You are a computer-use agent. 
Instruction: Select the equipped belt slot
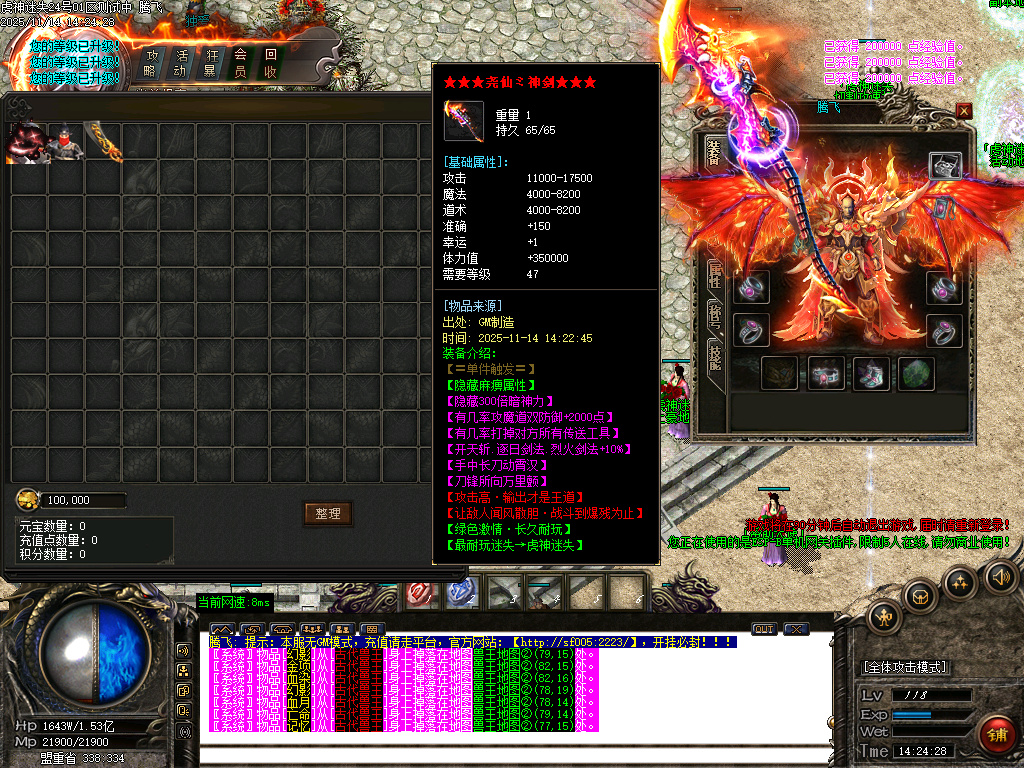(826, 373)
